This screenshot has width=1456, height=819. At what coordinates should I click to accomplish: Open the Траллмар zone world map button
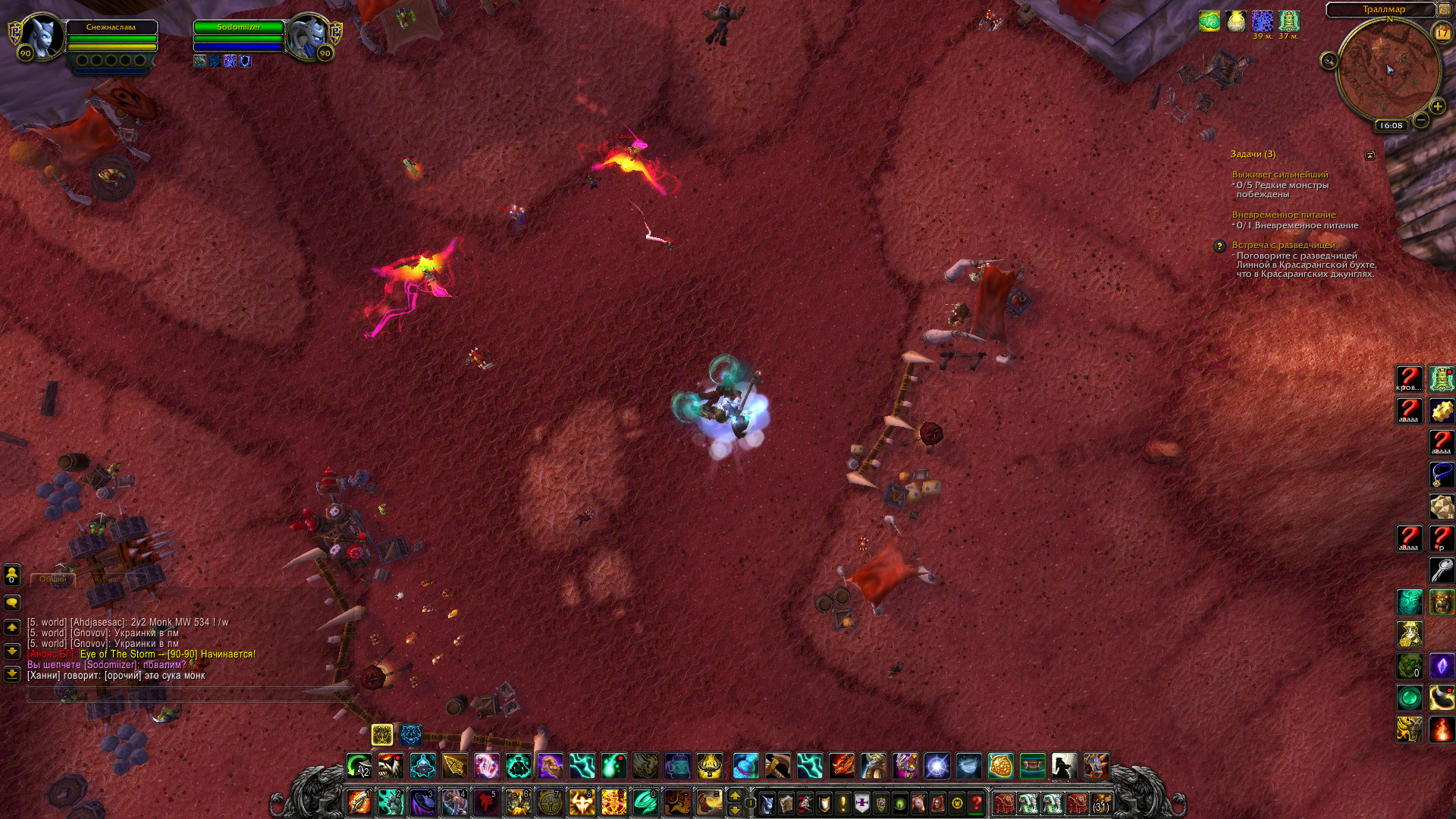point(1445,9)
